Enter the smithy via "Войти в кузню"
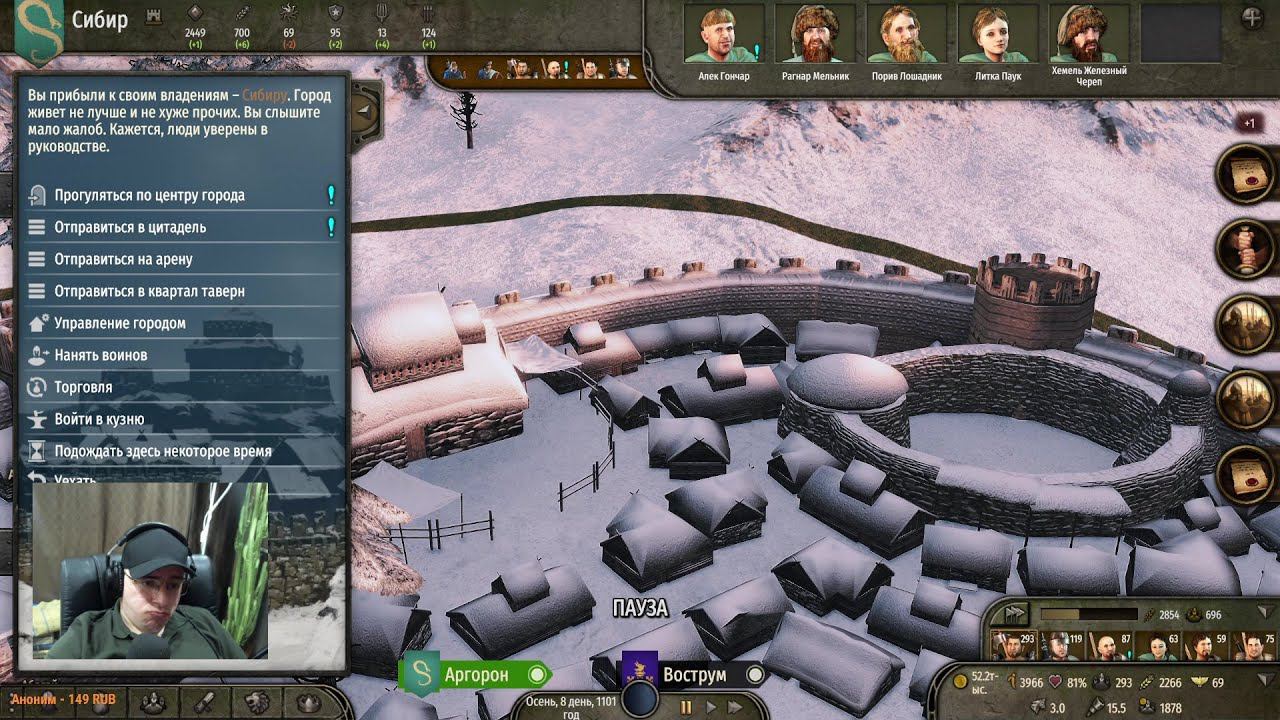 (99, 419)
